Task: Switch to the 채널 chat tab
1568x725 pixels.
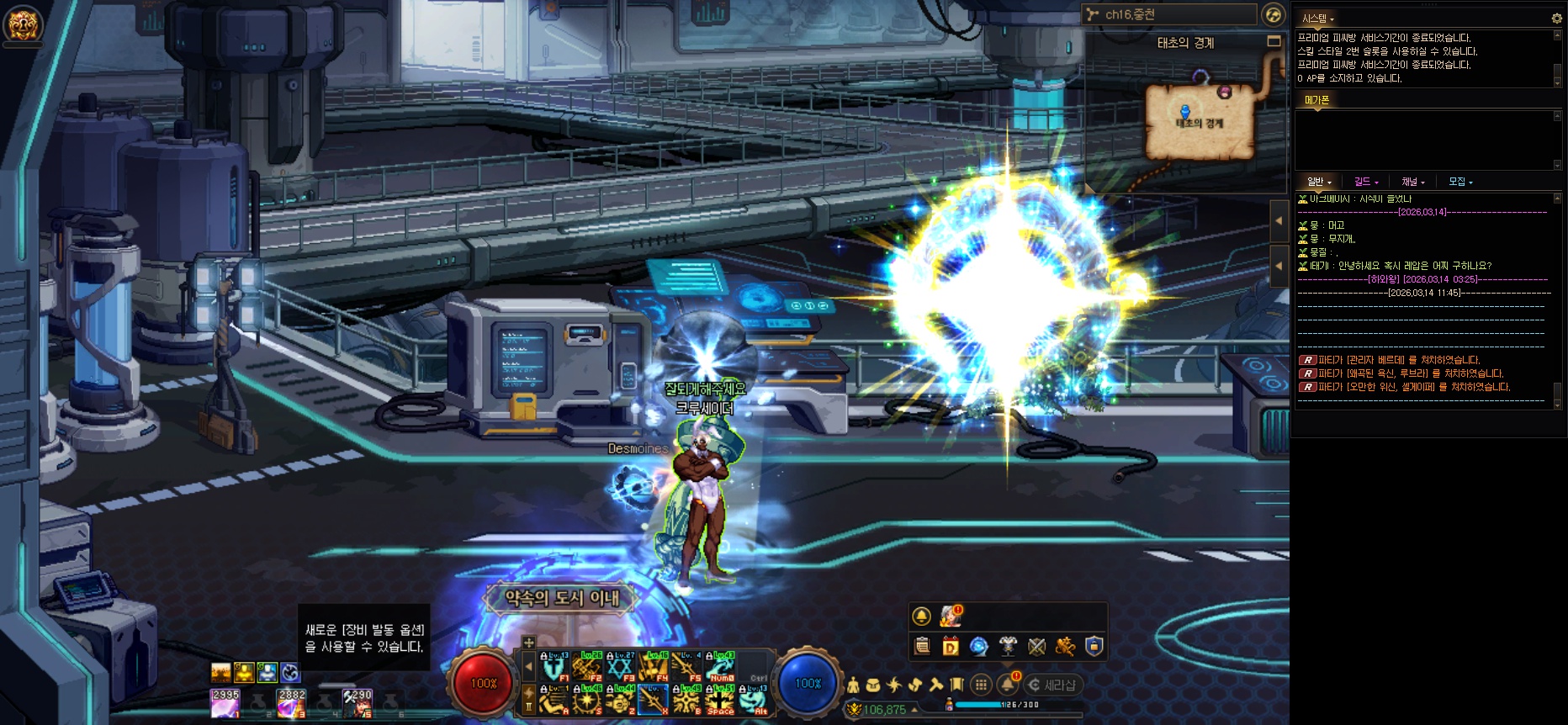Action: click(x=1412, y=182)
